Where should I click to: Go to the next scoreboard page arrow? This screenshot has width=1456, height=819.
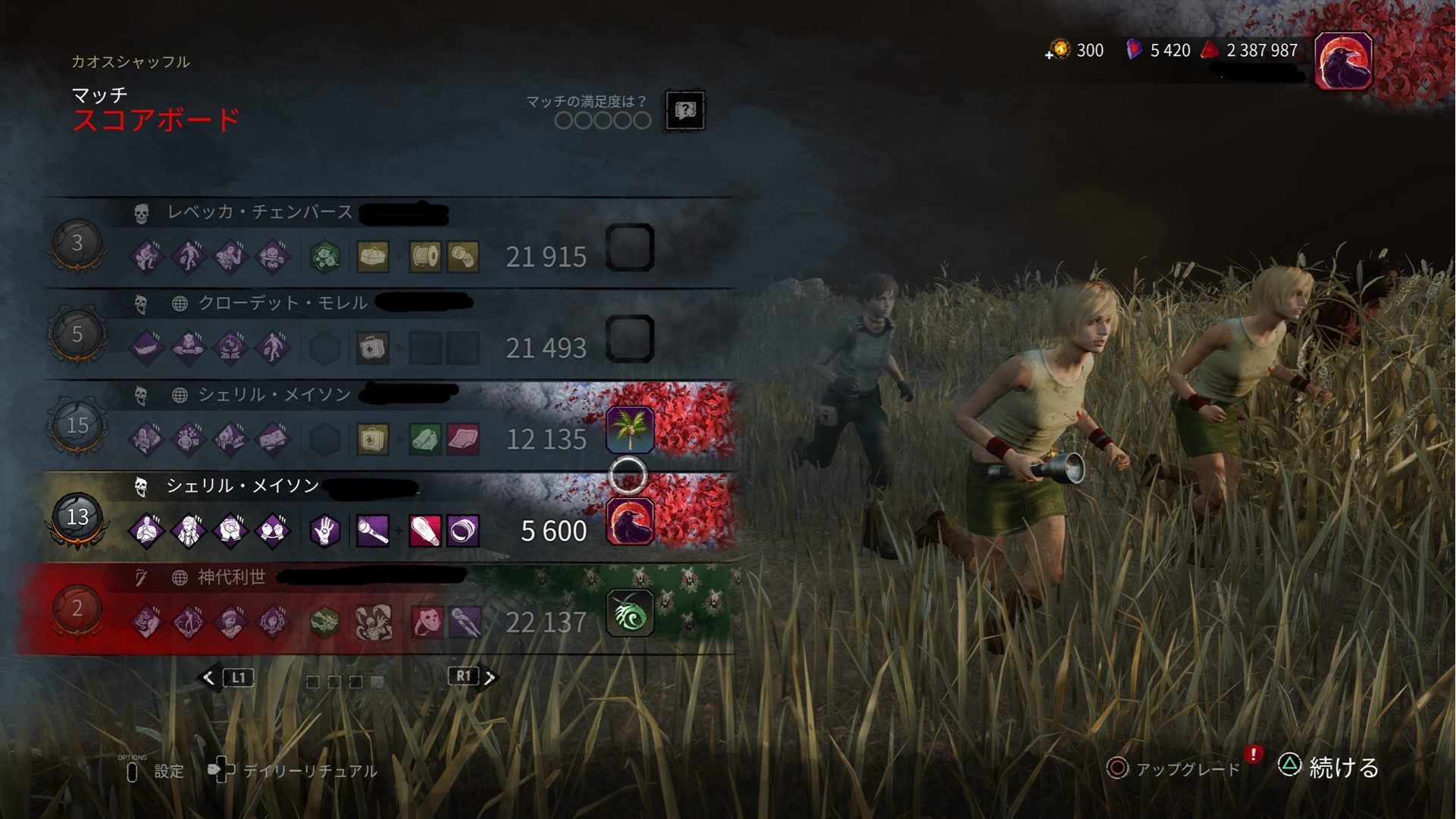490,677
